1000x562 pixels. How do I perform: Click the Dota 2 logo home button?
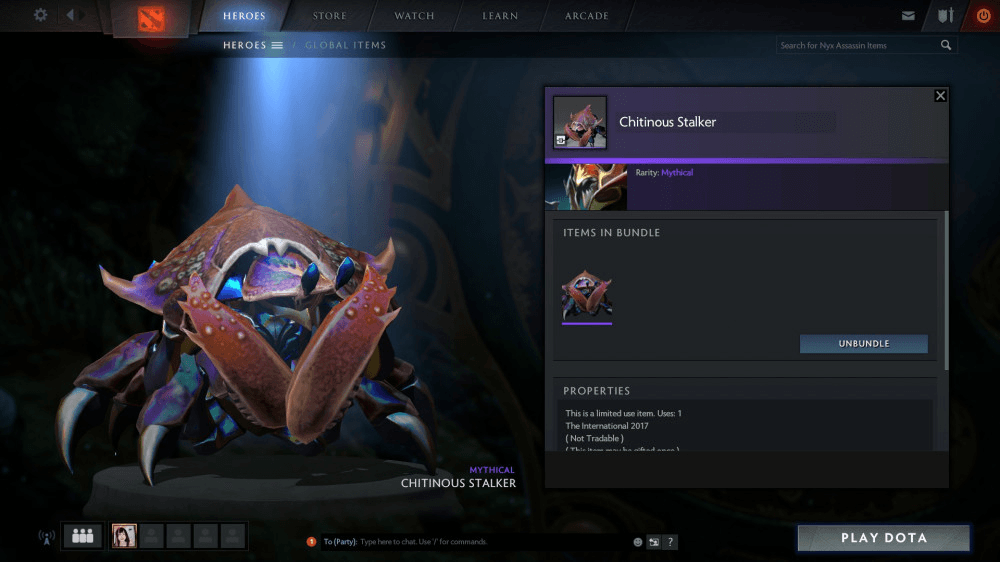152,18
